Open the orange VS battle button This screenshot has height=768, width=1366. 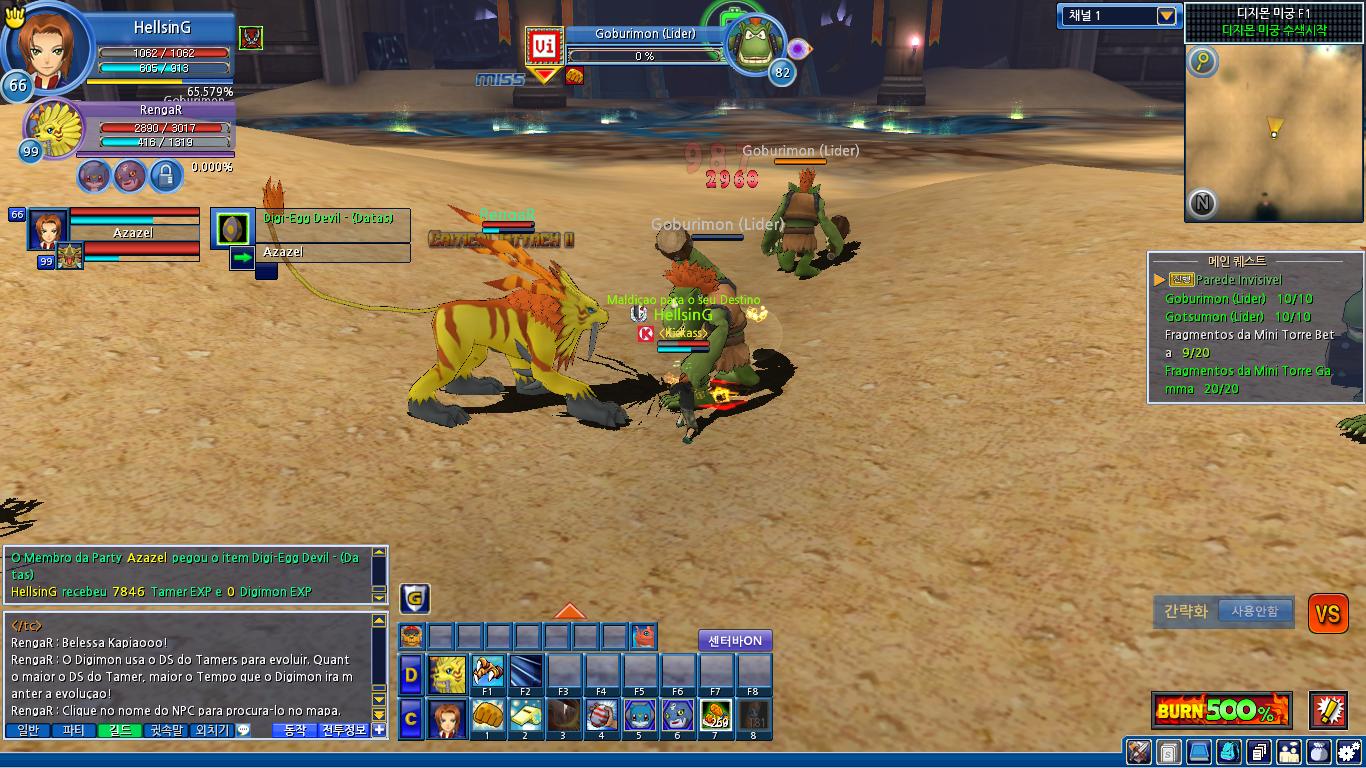click(x=1328, y=614)
